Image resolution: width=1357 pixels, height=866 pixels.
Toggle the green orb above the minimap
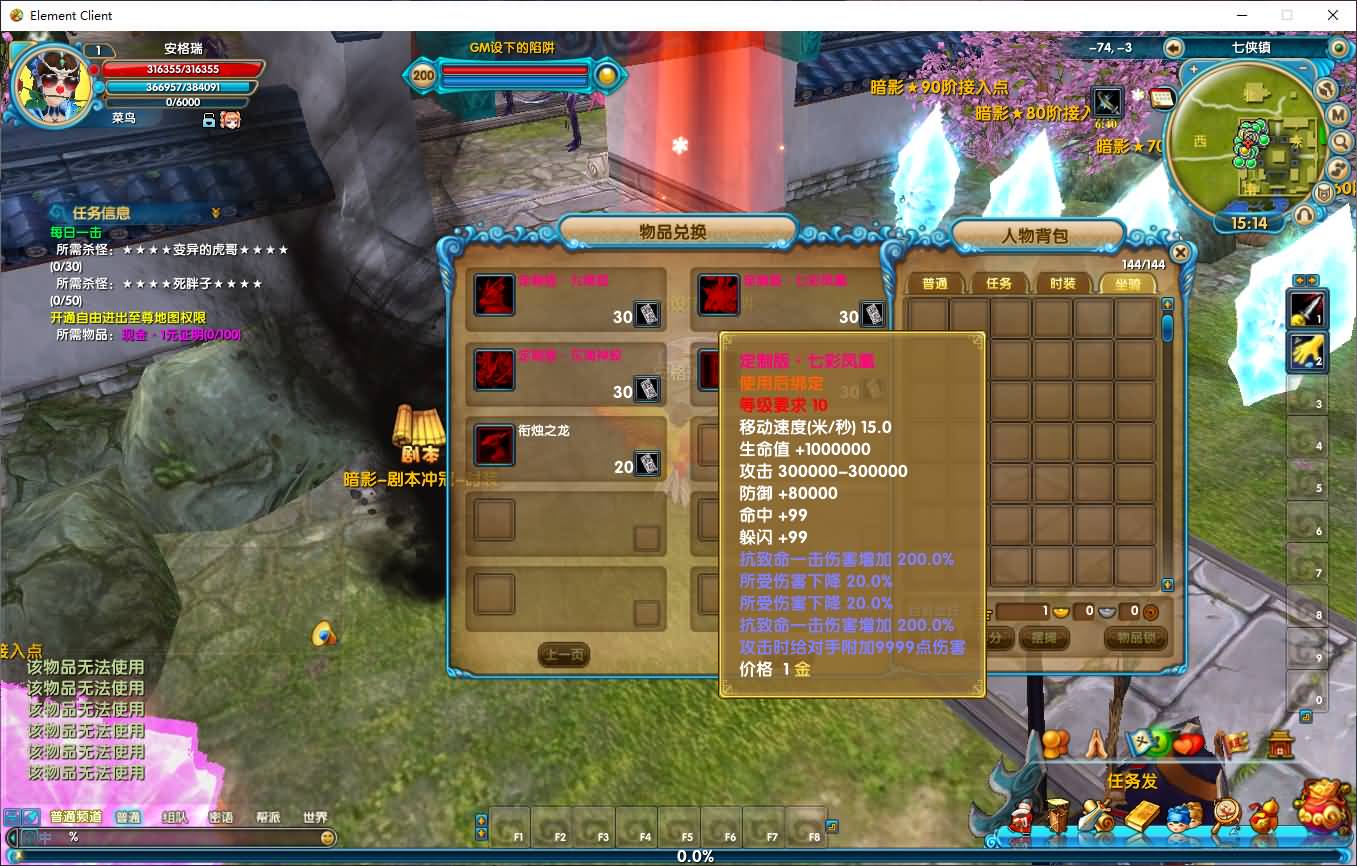coord(1338,47)
